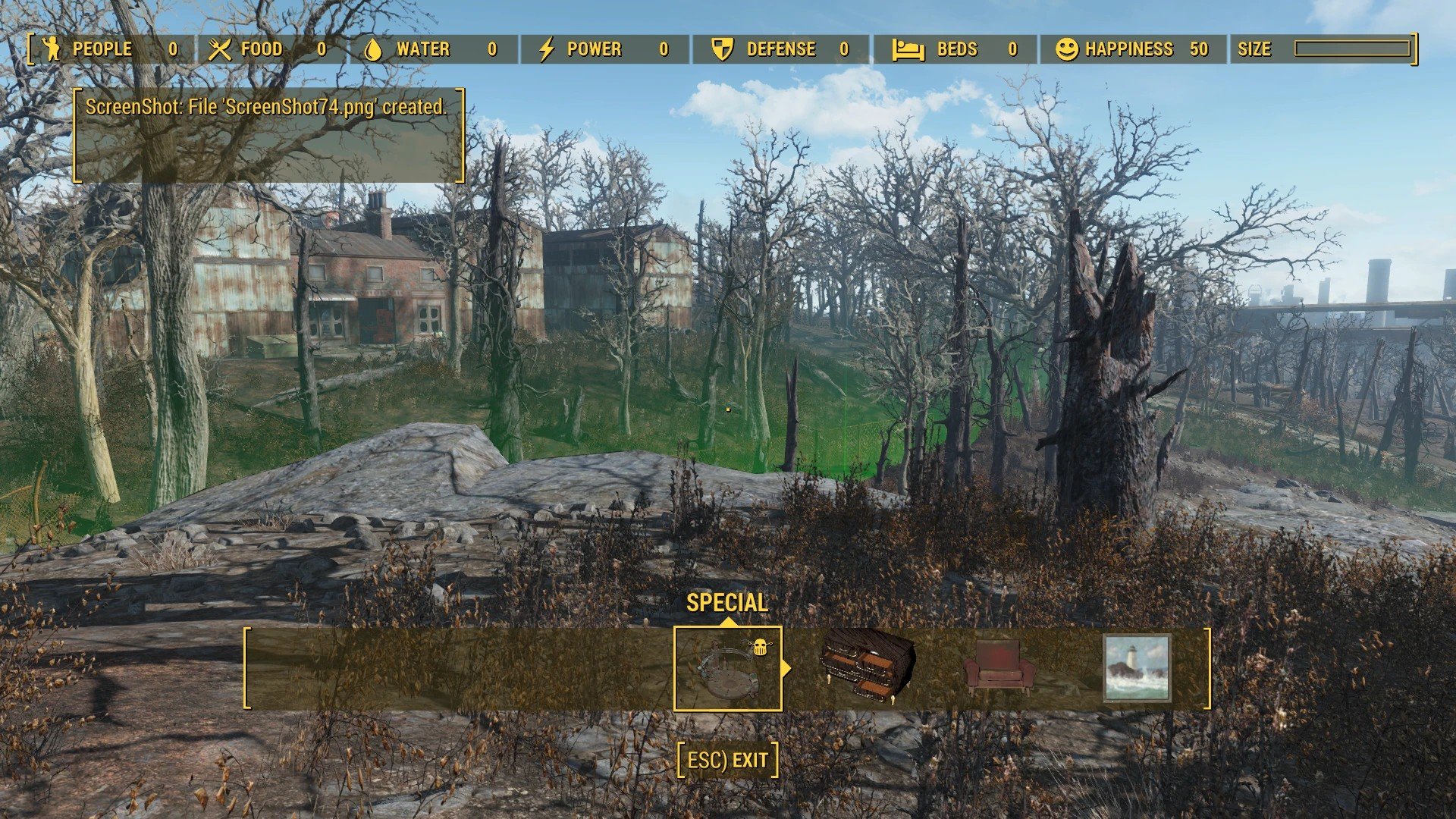Pick the red armchair furniture category

click(x=999, y=669)
